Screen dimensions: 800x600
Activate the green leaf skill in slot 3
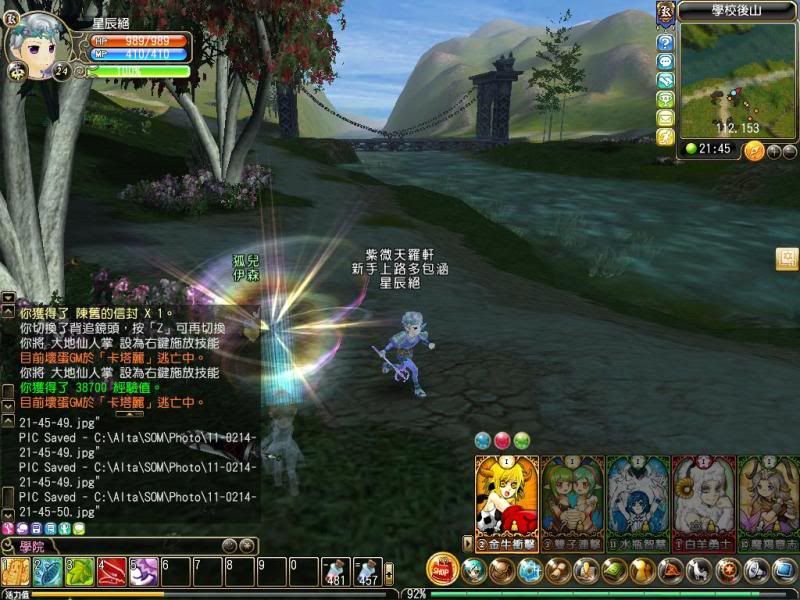(79, 572)
